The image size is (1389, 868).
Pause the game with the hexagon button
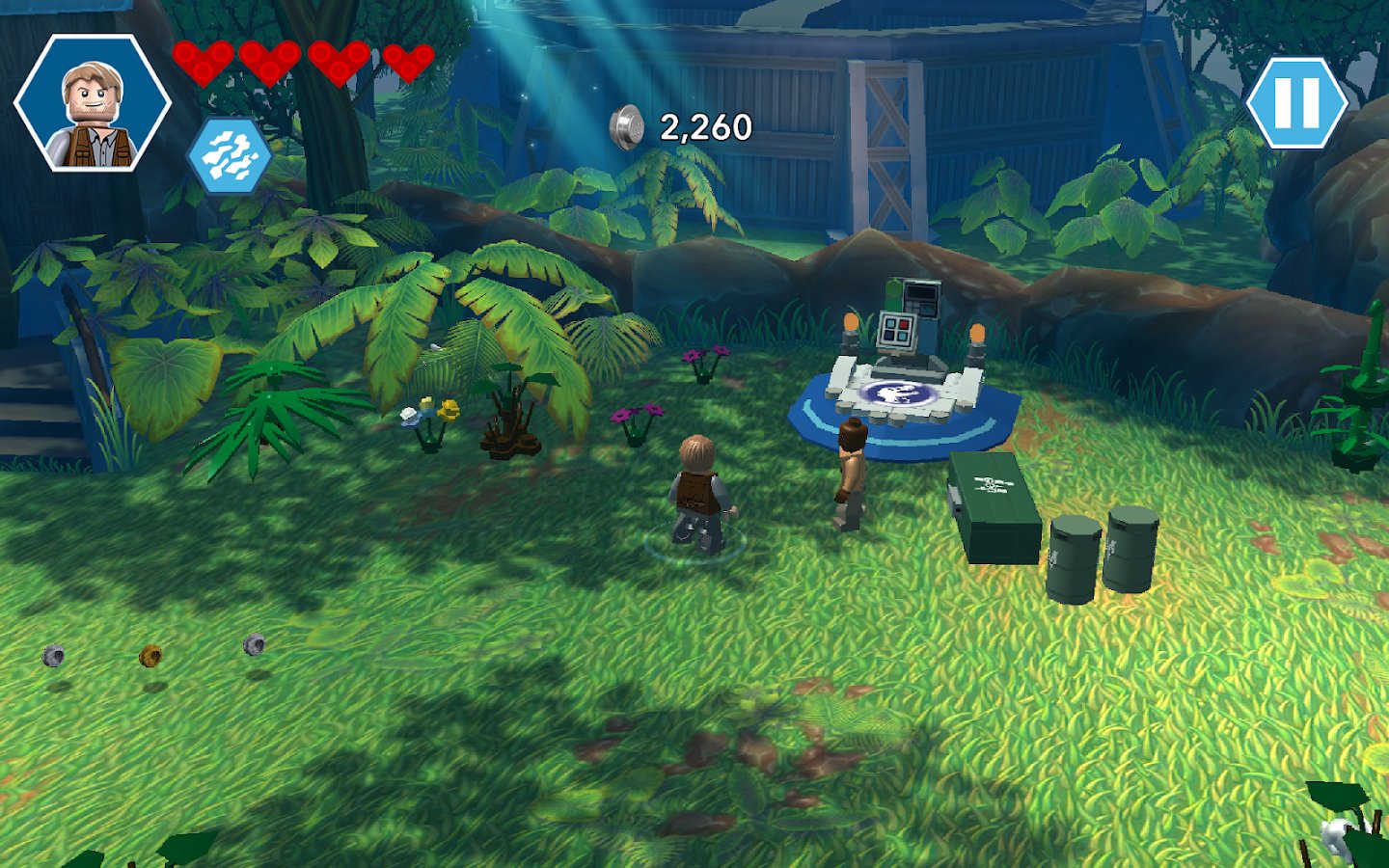click(x=1296, y=103)
